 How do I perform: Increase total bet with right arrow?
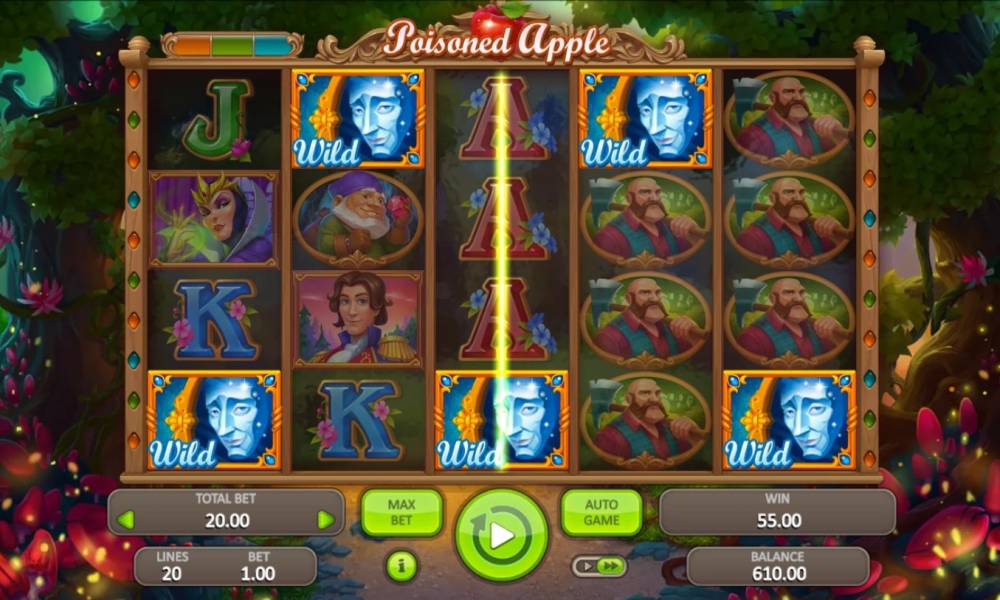click(x=325, y=520)
